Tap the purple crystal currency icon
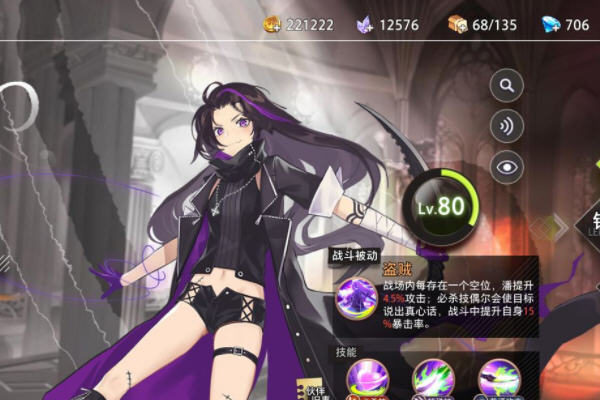 [x=365, y=24]
